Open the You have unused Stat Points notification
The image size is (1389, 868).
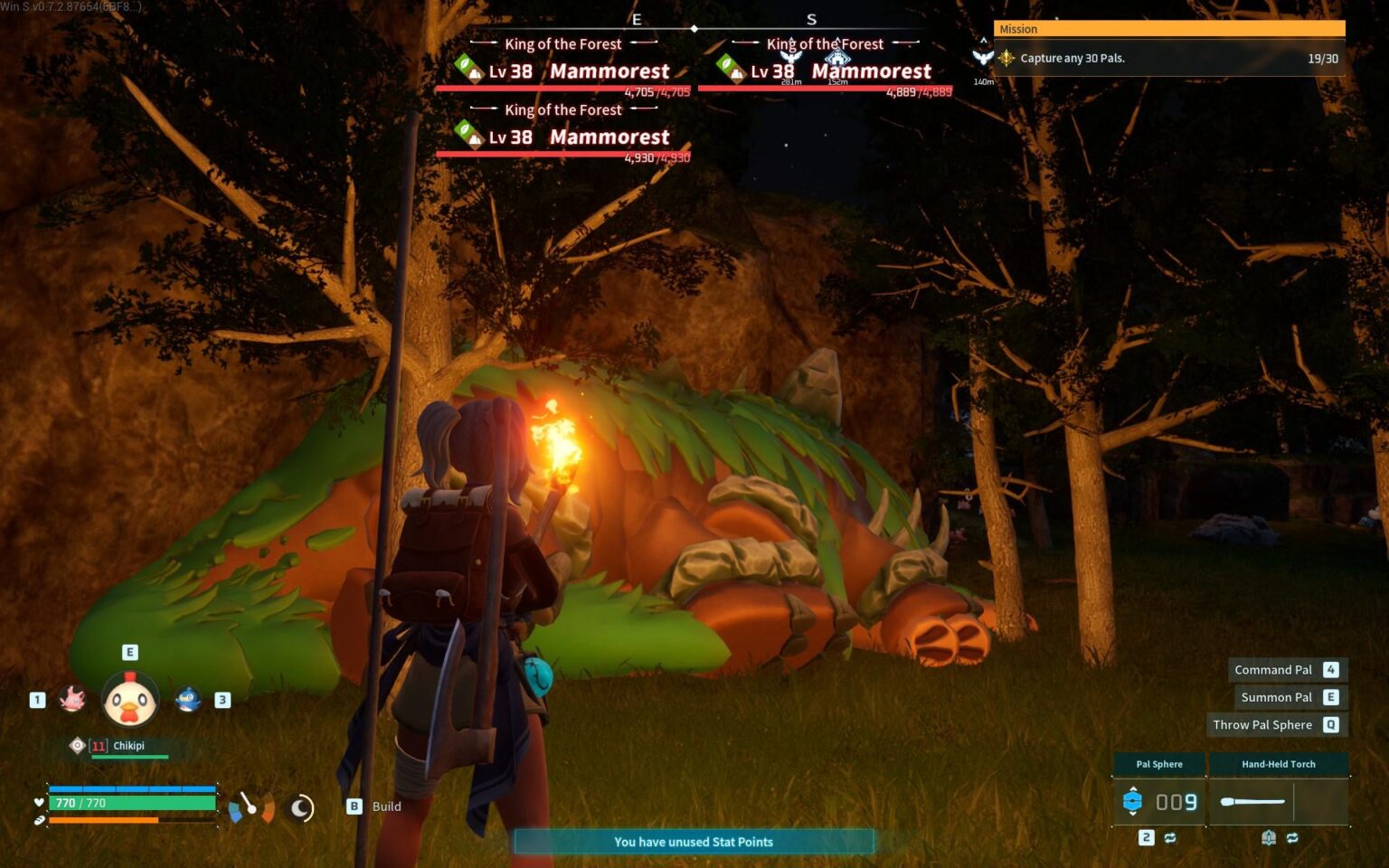(694, 842)
